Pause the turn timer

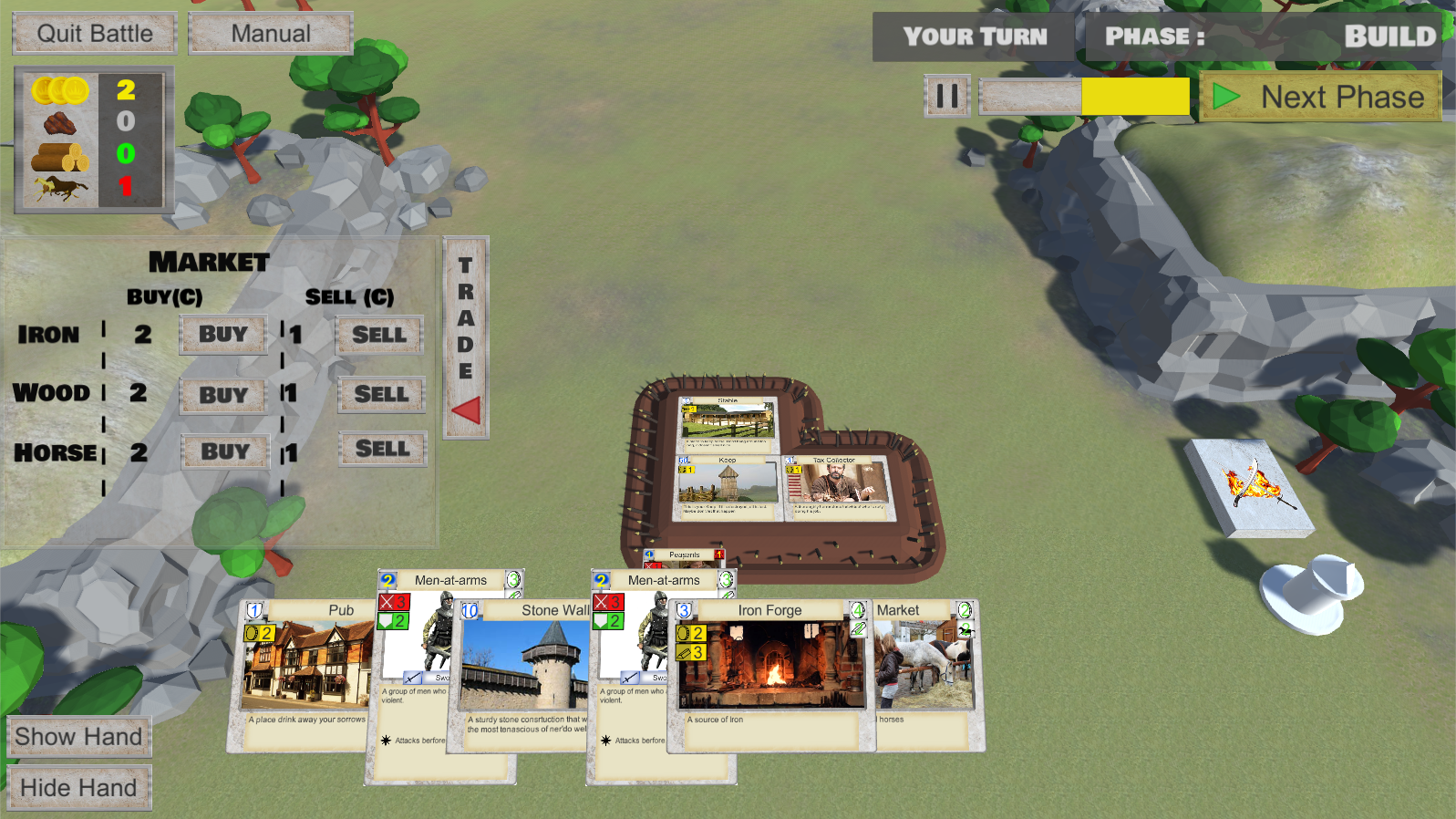[x=947, y=96]
